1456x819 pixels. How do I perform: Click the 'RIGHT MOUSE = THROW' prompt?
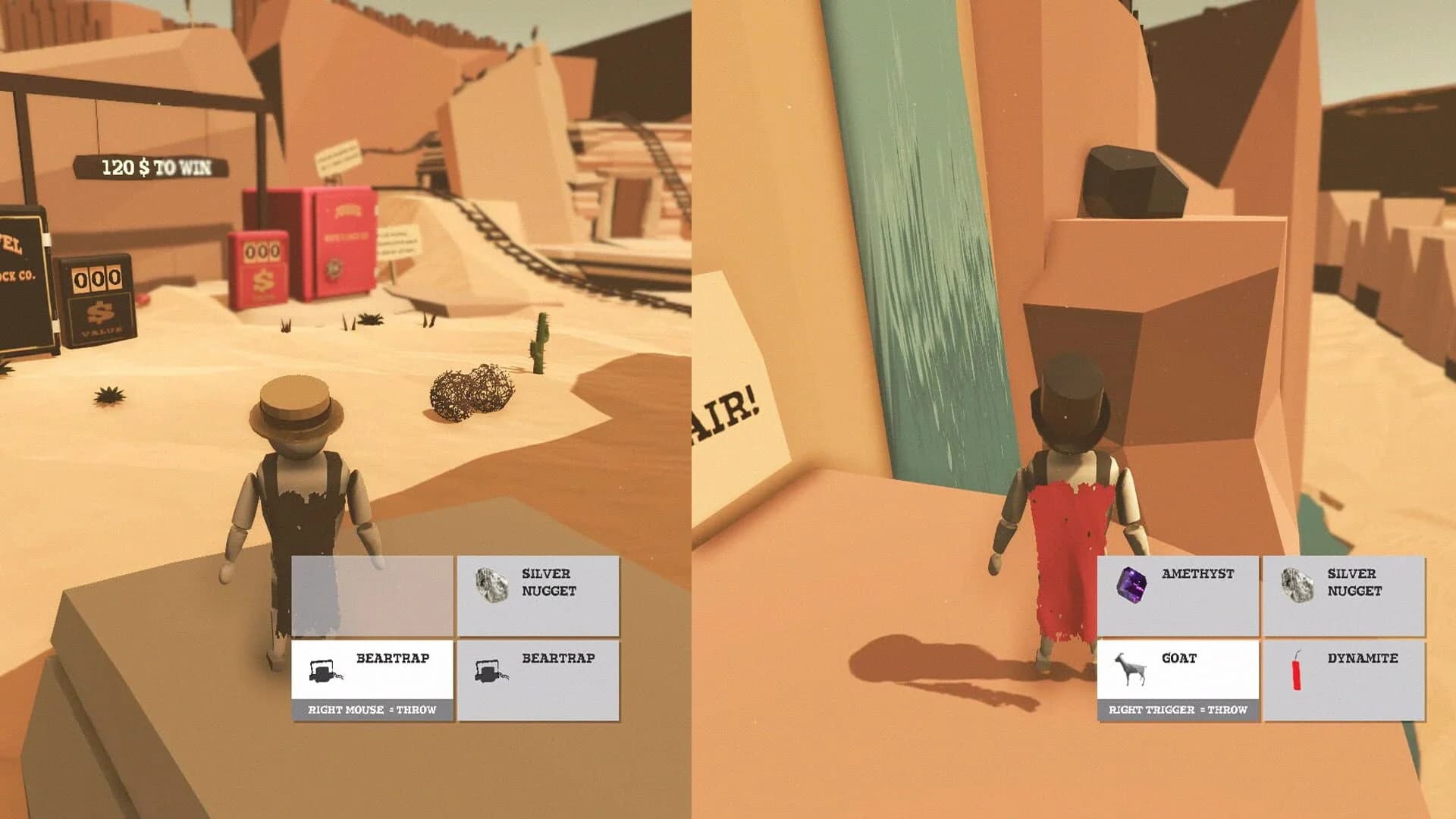coord(371,711)
